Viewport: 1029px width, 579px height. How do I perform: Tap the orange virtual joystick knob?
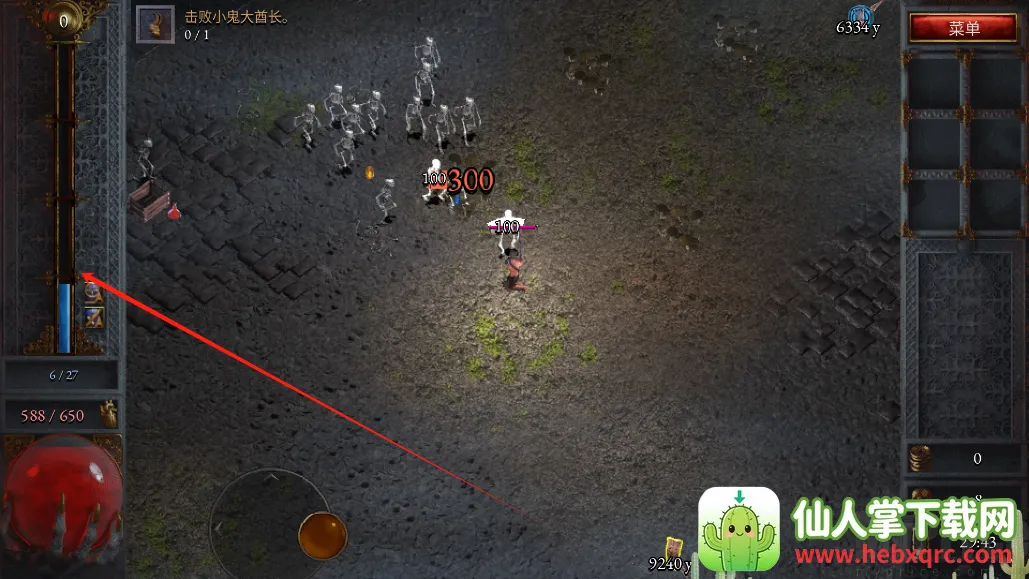click(x=322, y=536)
